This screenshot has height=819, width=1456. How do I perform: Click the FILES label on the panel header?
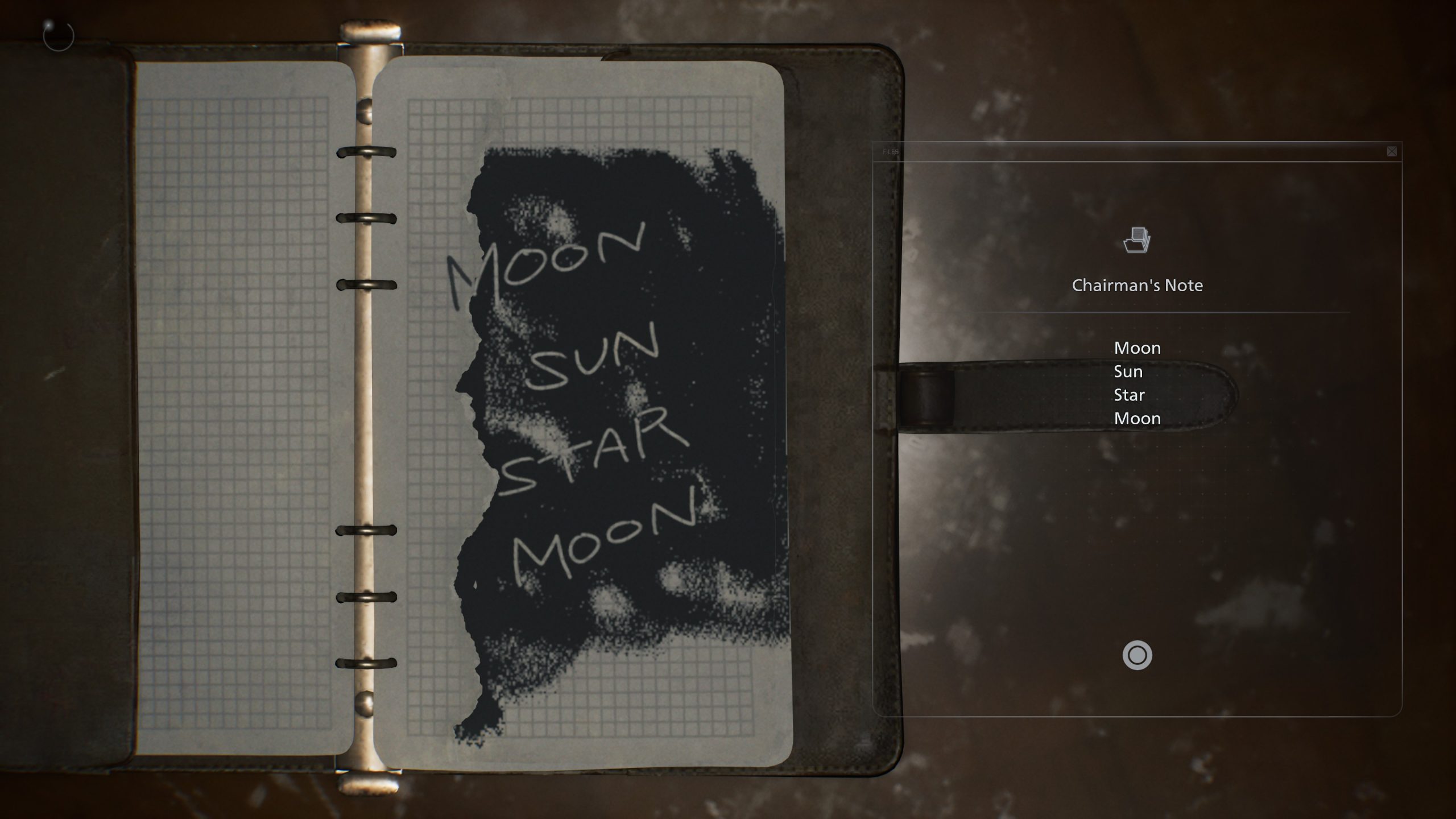click(x=890, y=152)
